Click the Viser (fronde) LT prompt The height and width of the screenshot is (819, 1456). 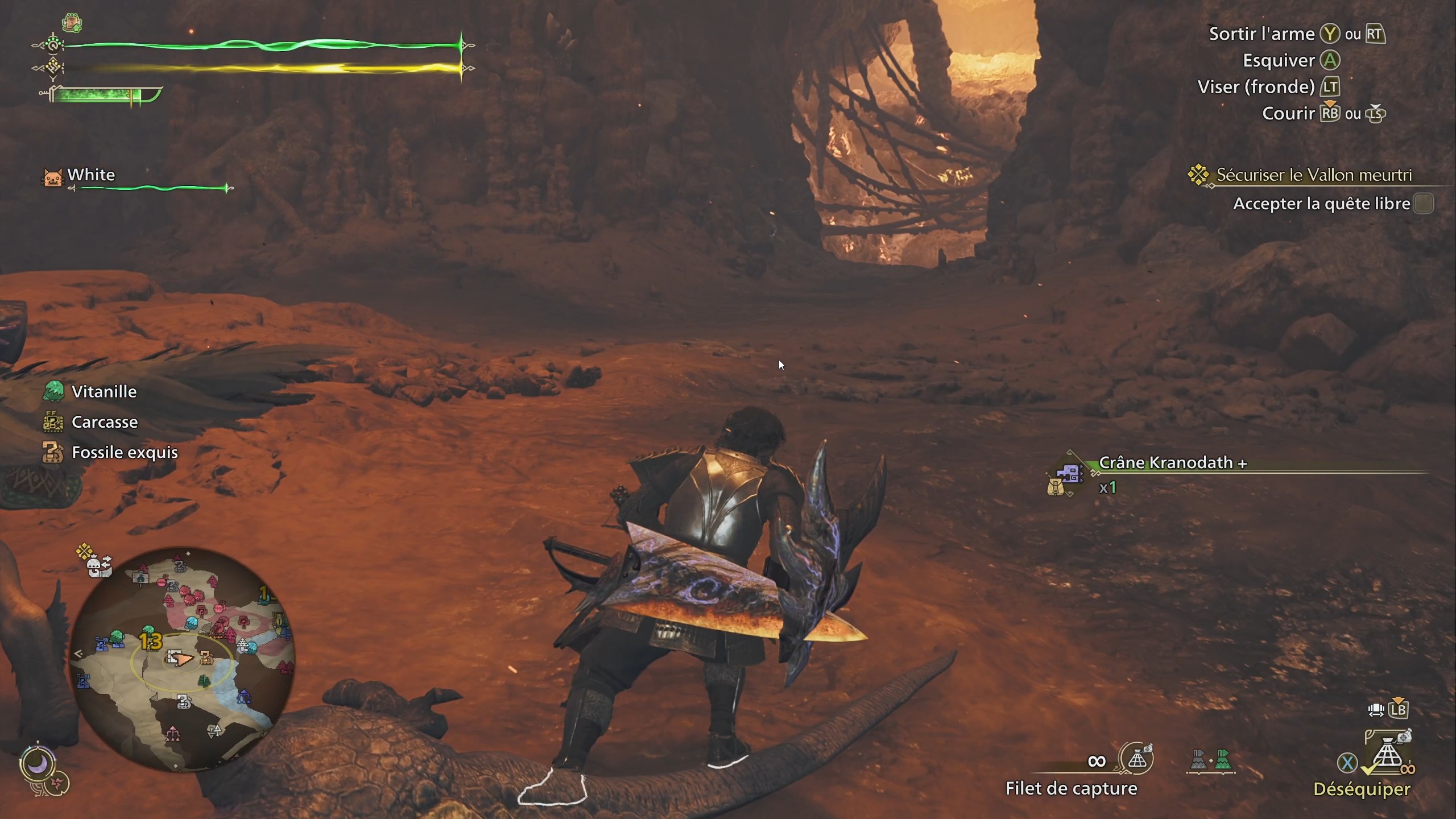pos(1329,86)
